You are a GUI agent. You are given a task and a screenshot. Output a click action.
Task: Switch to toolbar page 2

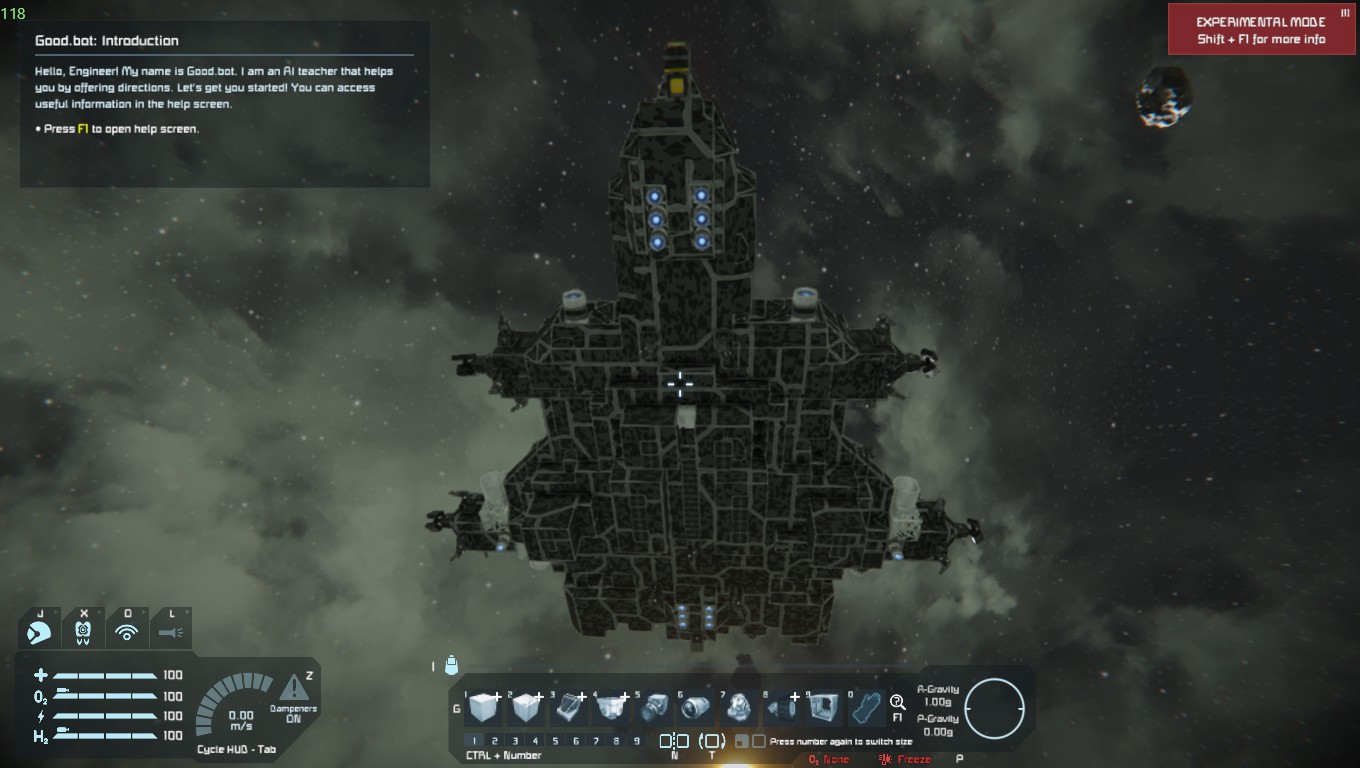pos(495,741)
